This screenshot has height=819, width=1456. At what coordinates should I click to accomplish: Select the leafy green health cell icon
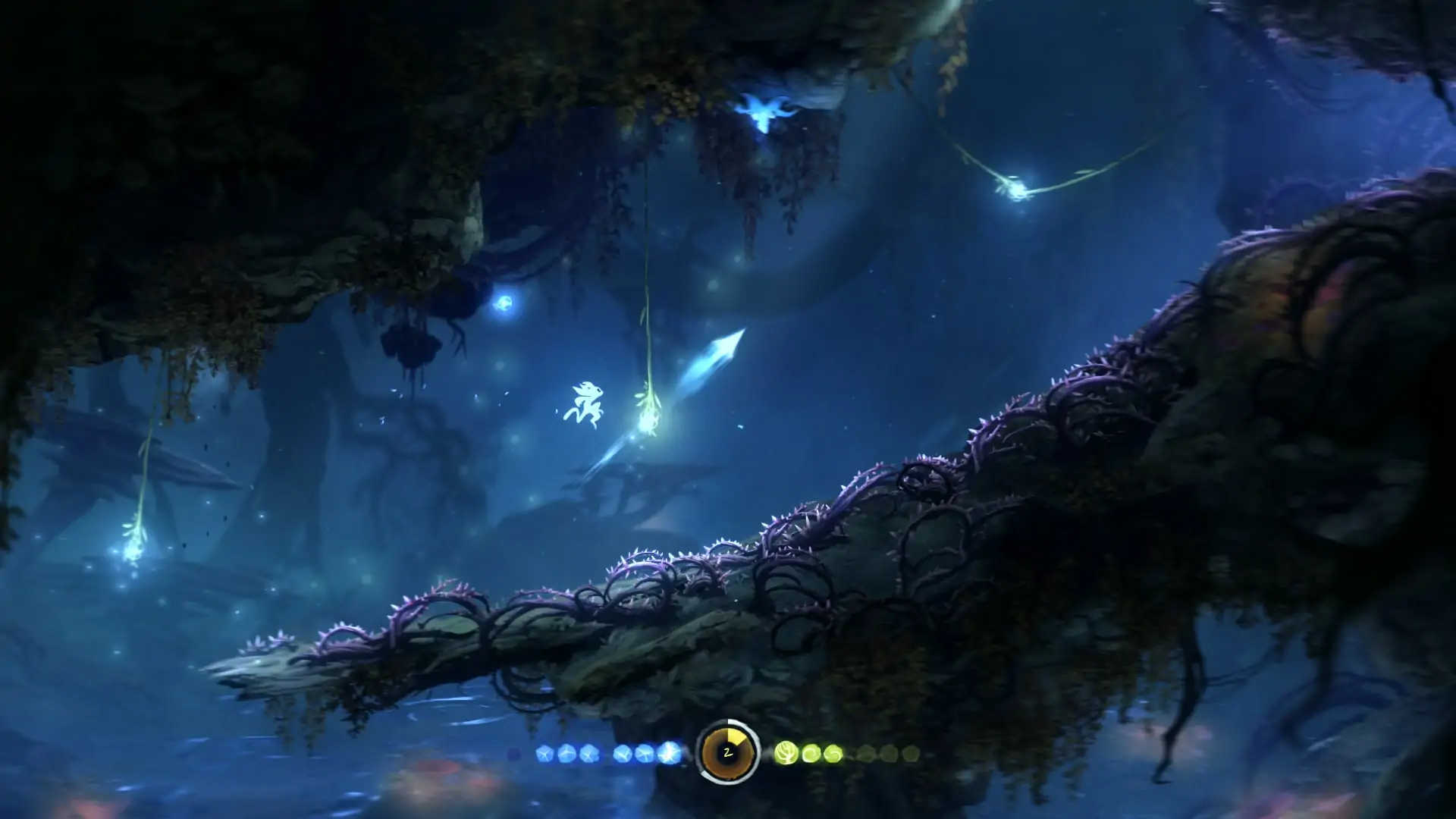point(787,752)
